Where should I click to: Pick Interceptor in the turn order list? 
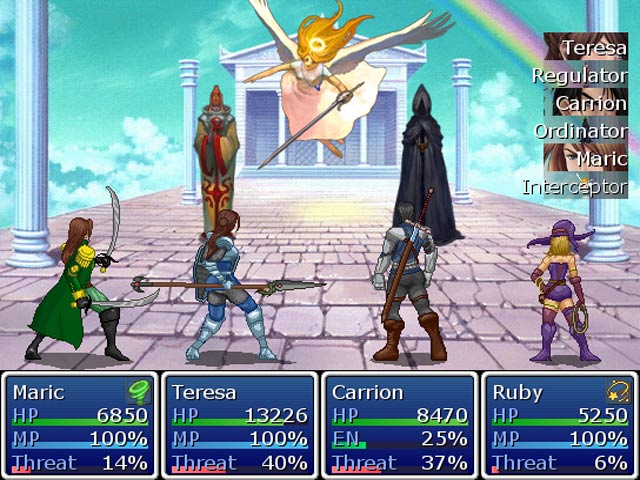tap(576, 186)
